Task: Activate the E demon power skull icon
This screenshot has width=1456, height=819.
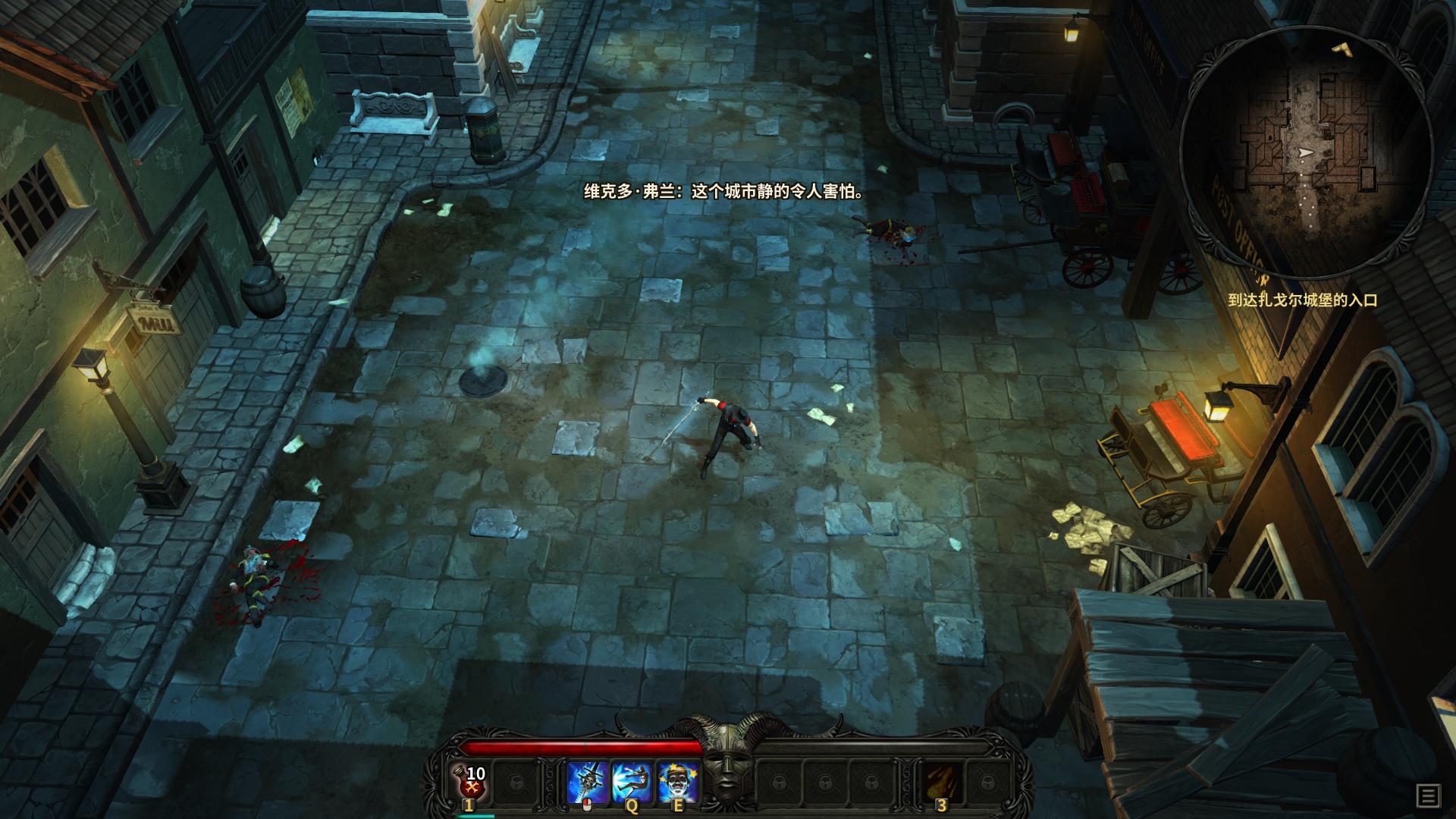Action: [678, 780]
